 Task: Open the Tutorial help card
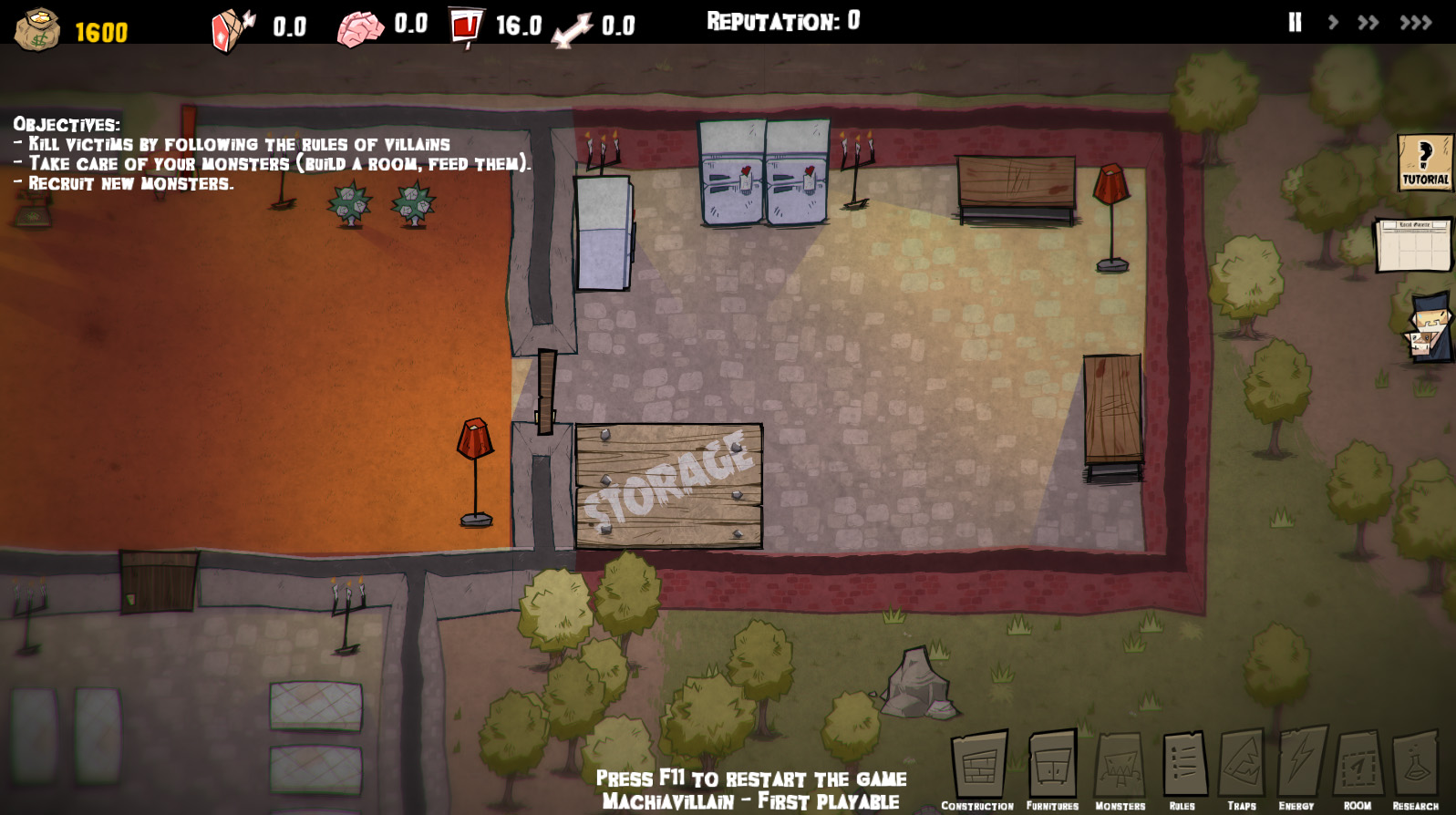pos(1424,162)
